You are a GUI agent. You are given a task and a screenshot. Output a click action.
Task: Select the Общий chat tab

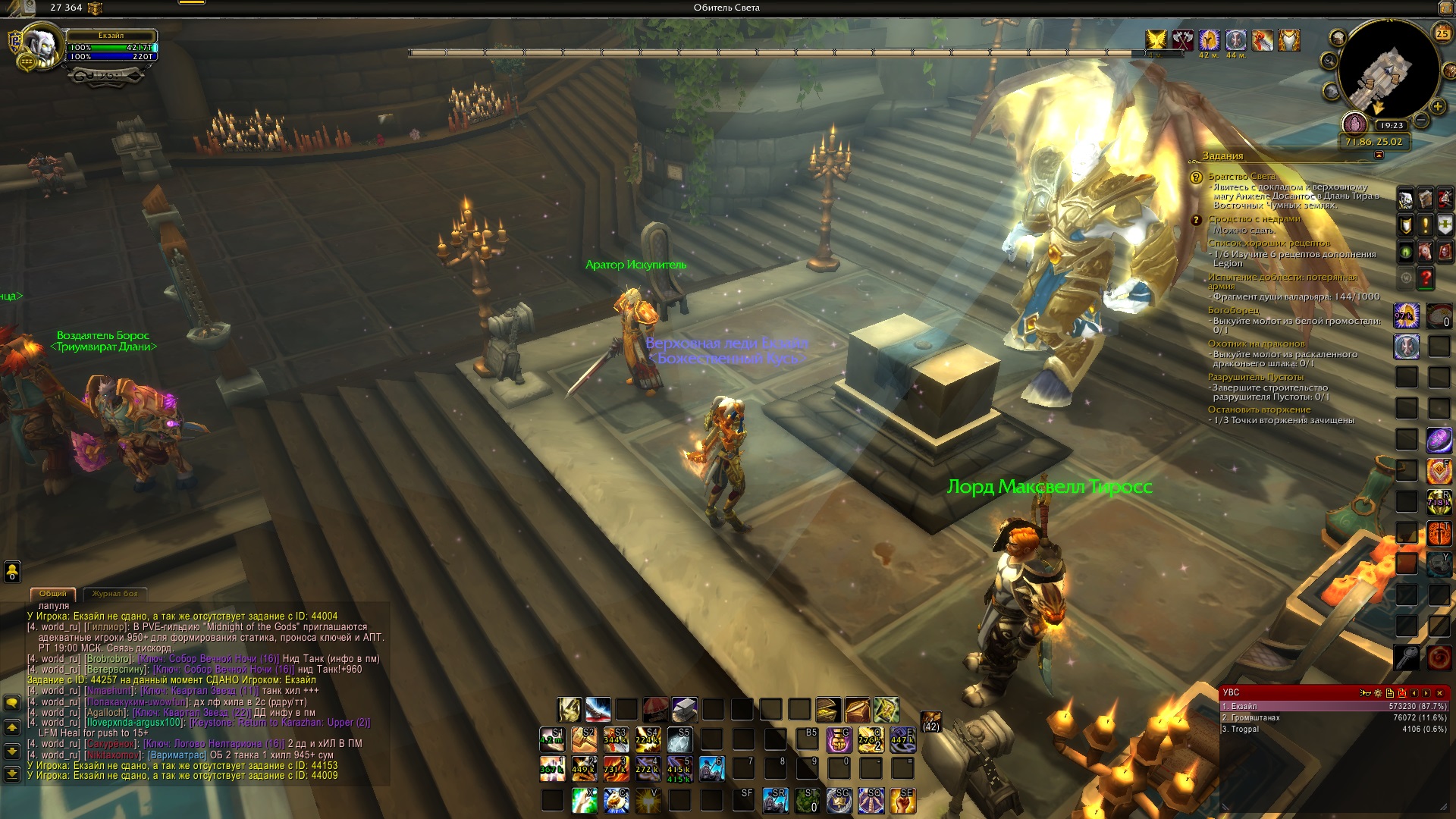click(53, 594)
